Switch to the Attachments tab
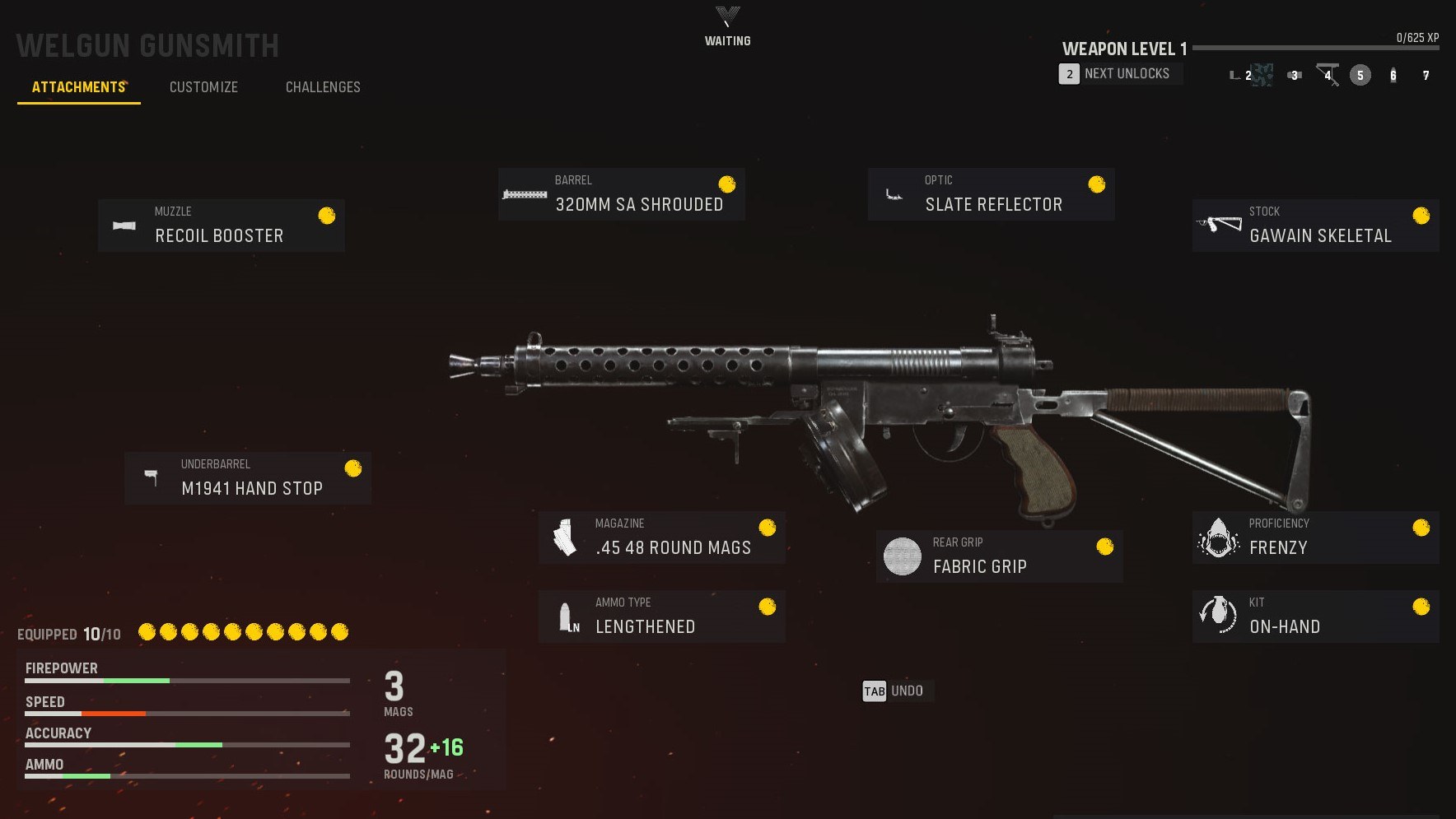The height and width of the screenshot is (819, 1456). point(79,87)
